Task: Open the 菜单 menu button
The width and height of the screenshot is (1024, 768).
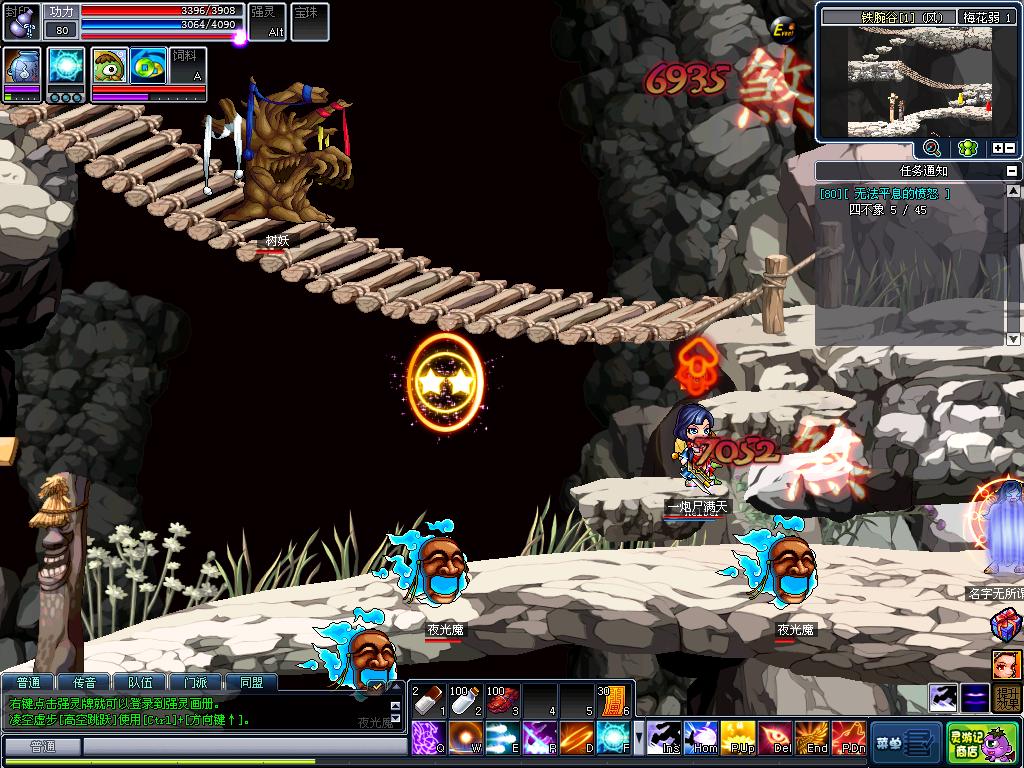Action: [x=905, y=741]
